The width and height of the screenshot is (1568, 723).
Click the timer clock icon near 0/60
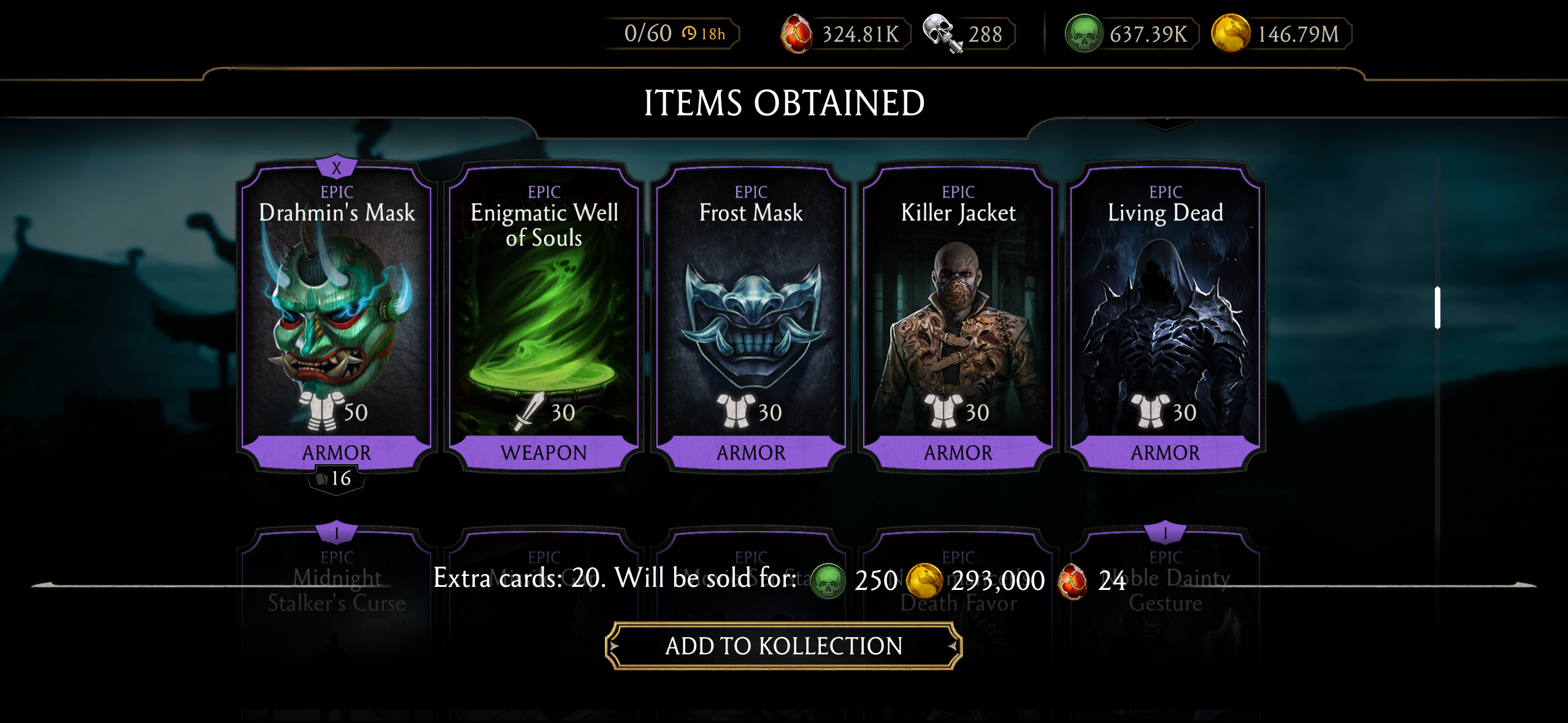(690, 33)
